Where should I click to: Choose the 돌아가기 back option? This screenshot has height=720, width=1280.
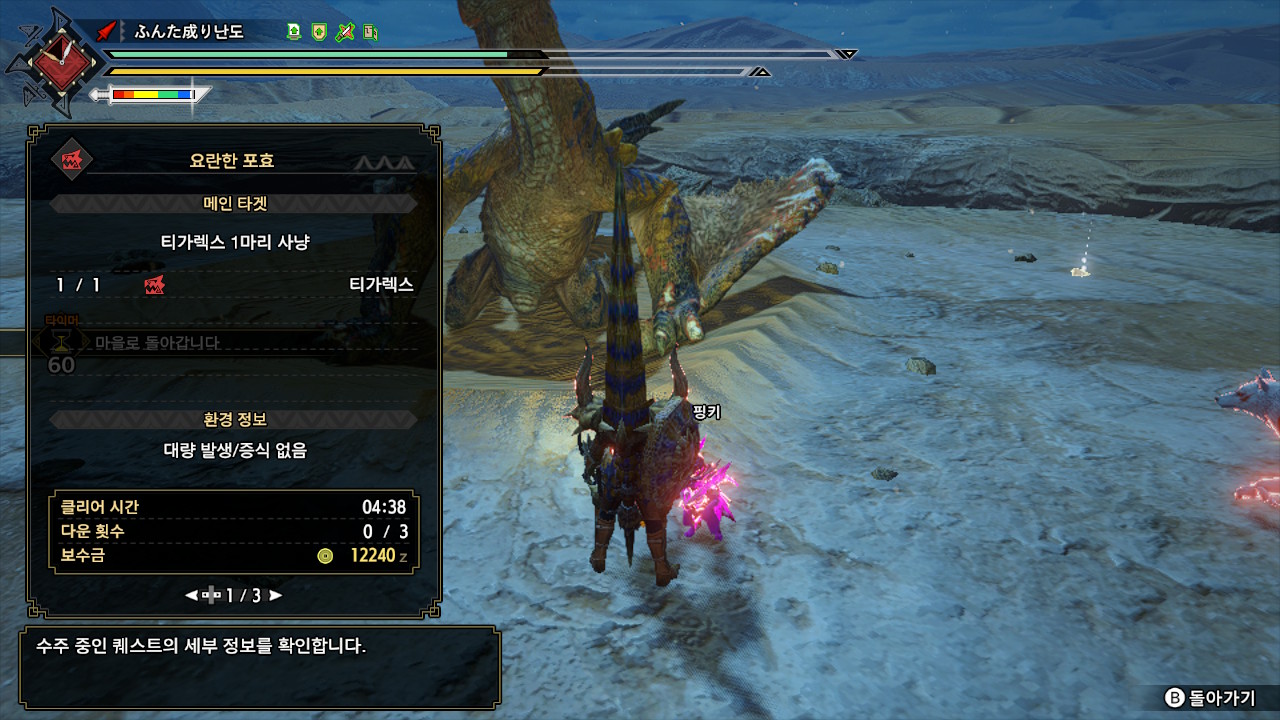(x=1210, y=698)
